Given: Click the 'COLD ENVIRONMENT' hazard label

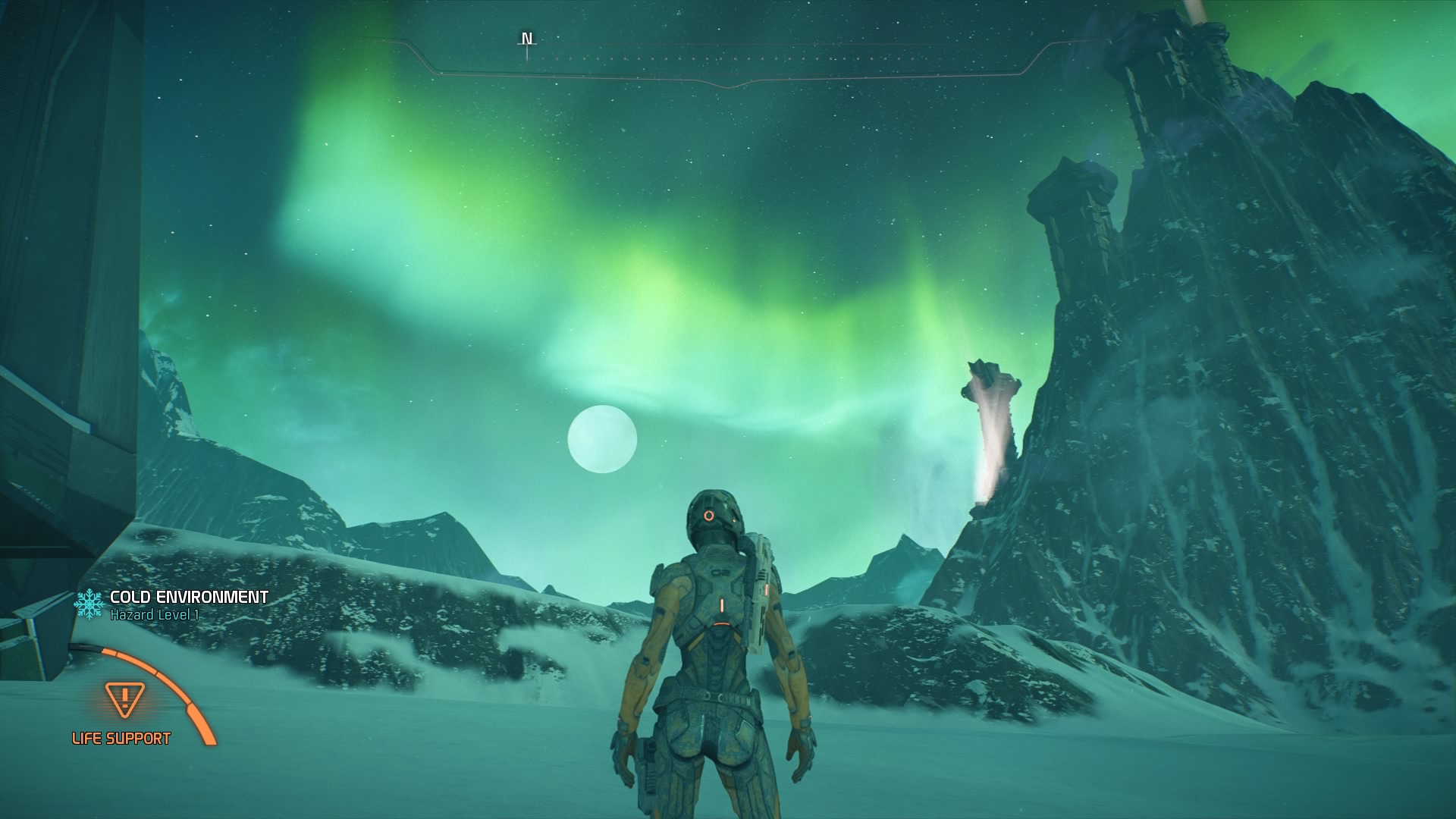Looking at the screenshot, I should pyautogui.click(x=189, y=596).
